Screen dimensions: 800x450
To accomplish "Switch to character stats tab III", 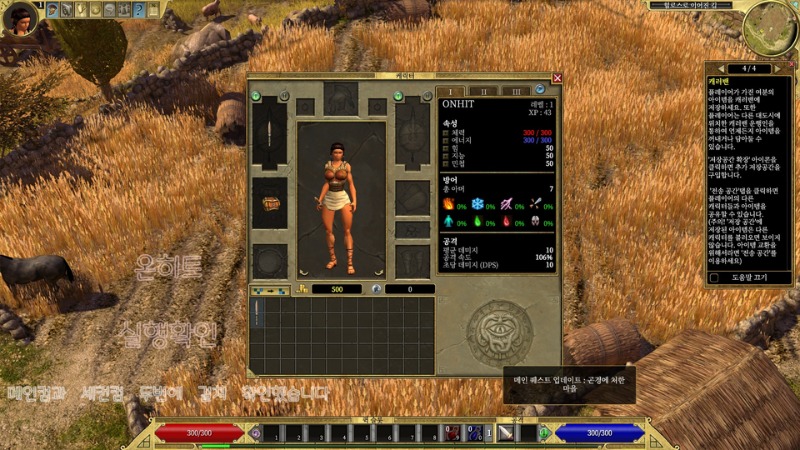I will click(x=516, y=91).
